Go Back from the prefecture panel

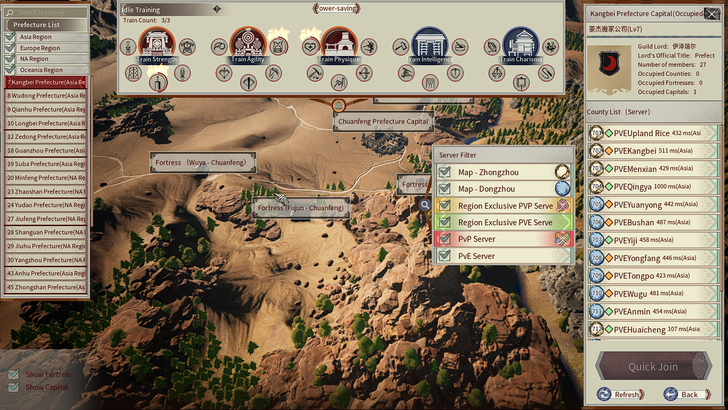point(683,395)
